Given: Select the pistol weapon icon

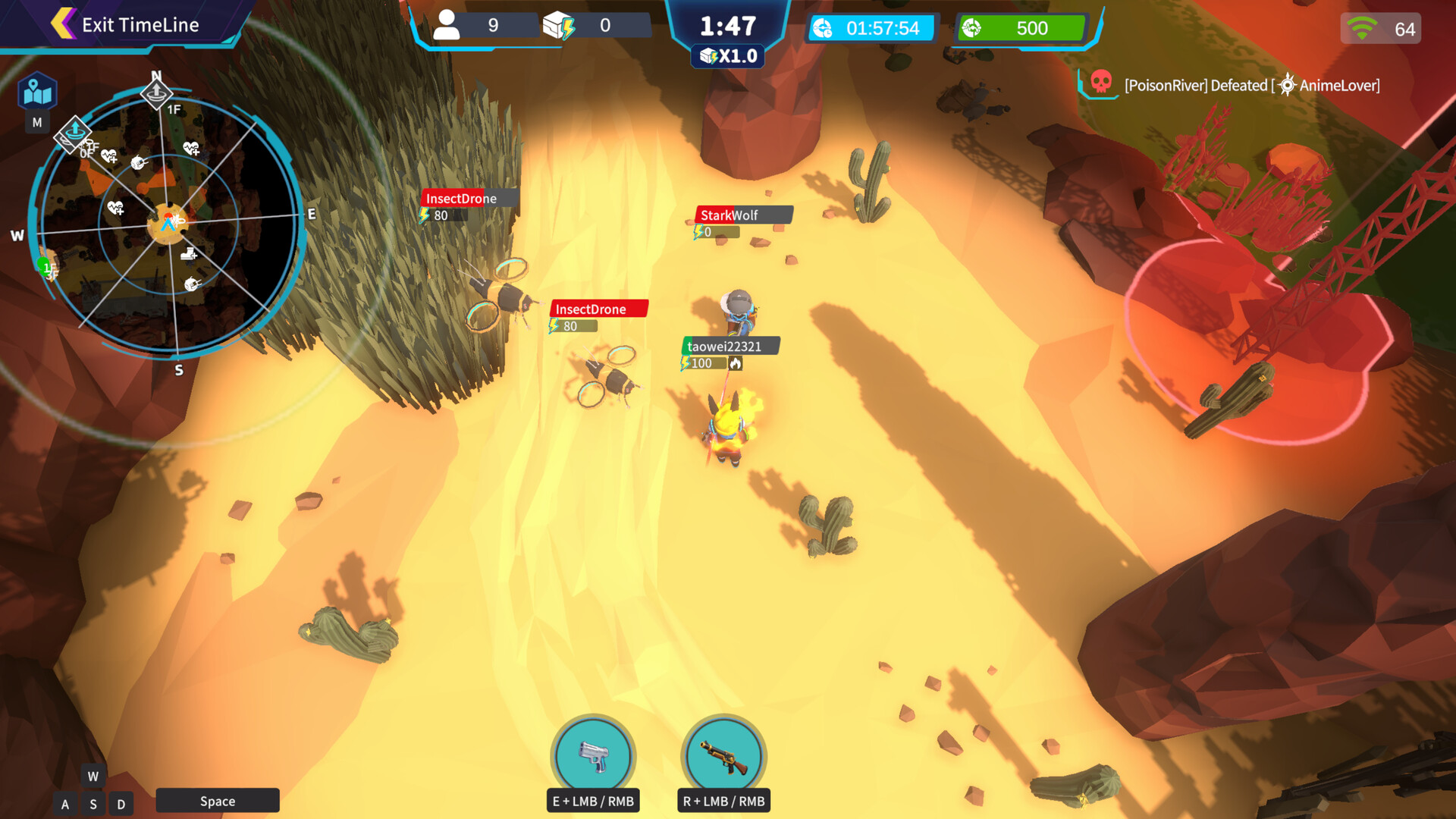Looking at the screenshot, I should [x=594, y=756].
